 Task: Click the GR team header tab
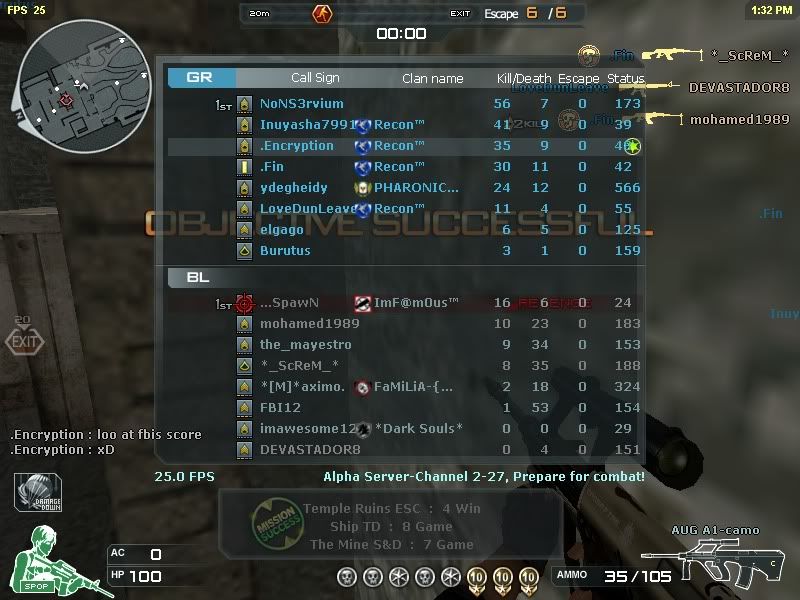pyautogui.click(x=202, y=77)
